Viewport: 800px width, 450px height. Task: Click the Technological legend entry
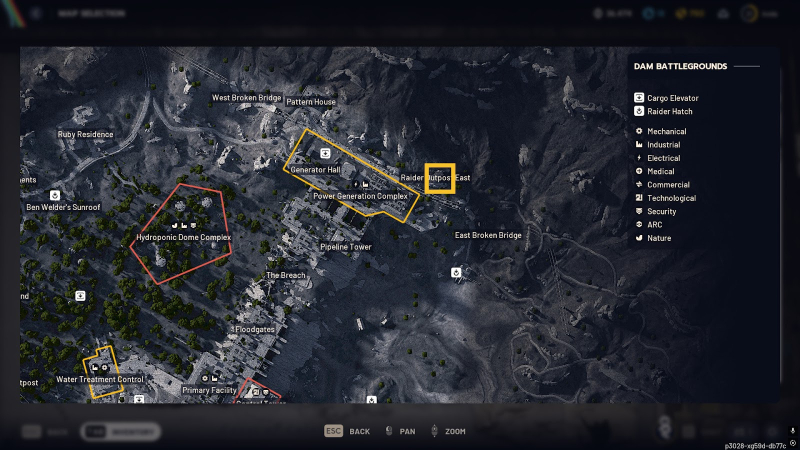pos(670,198)
